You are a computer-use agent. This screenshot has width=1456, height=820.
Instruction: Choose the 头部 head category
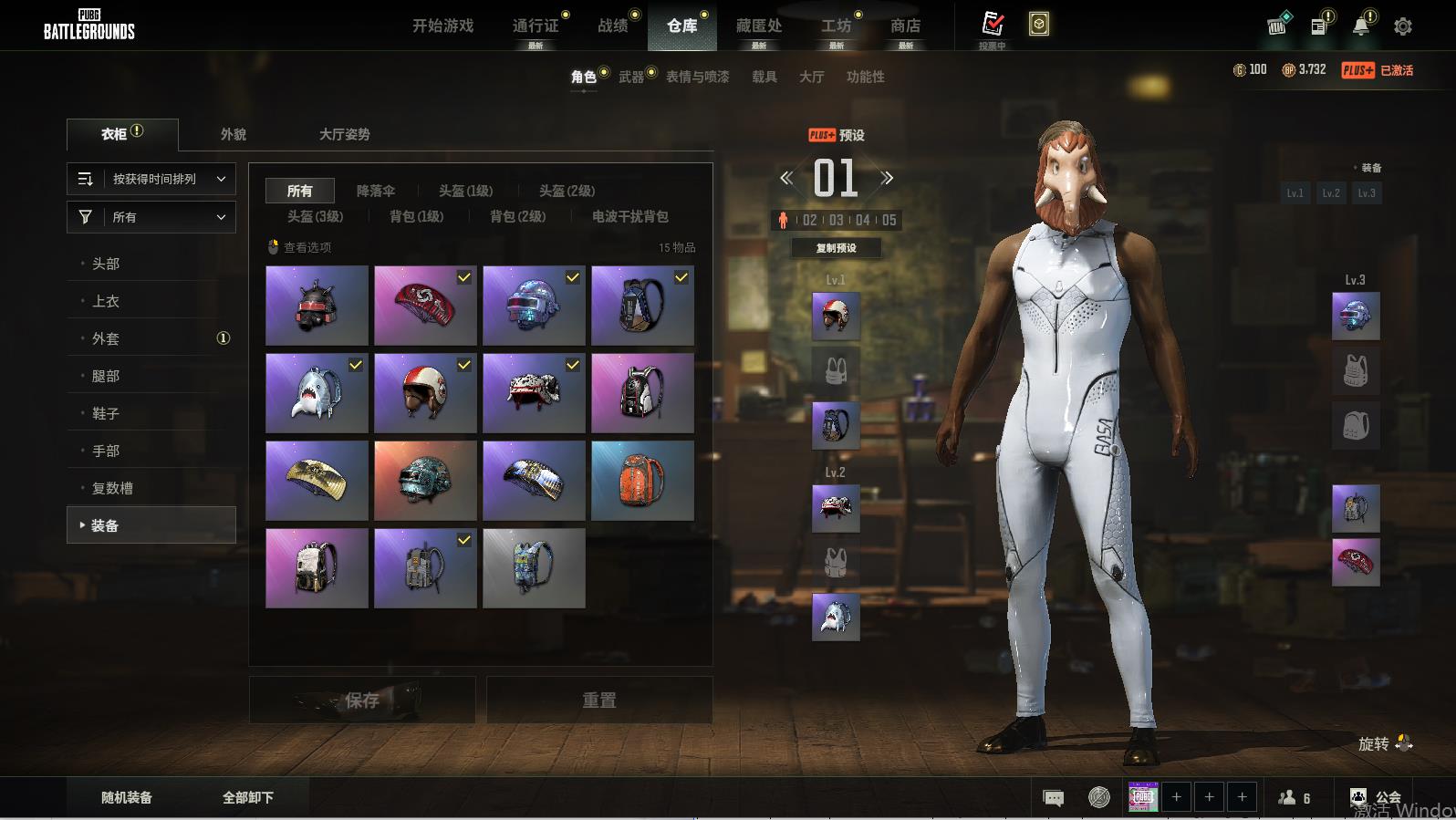106,264
